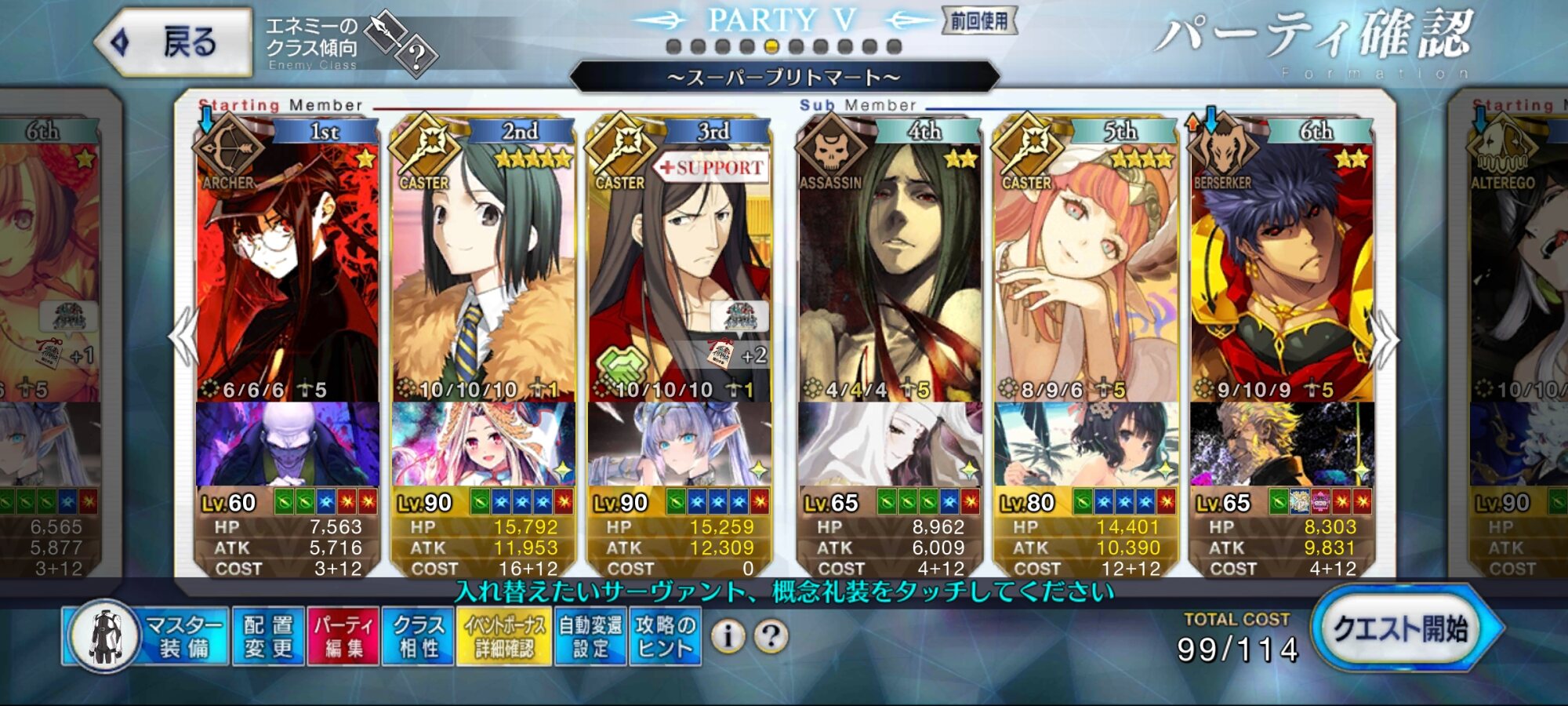Select the 1st slot Archer servant card
This screenshot has width=1568, height=706.
(287, 267)
